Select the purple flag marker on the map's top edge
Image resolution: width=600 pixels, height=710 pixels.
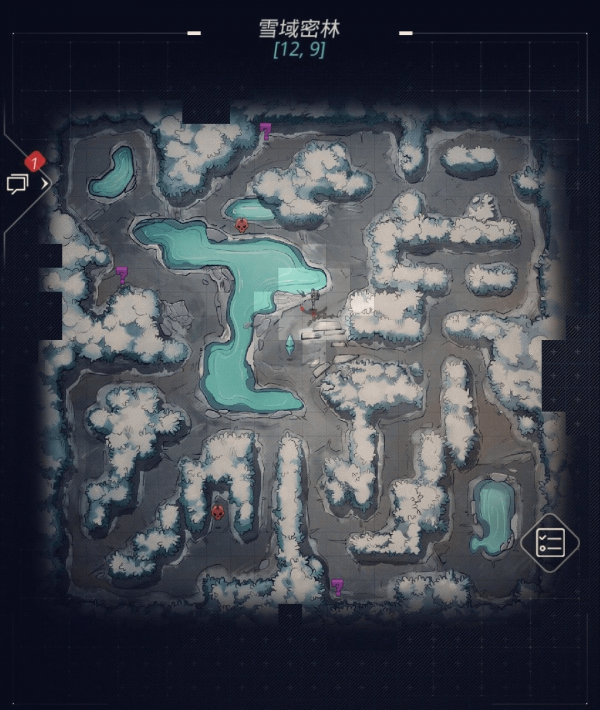tap(265, 130)
